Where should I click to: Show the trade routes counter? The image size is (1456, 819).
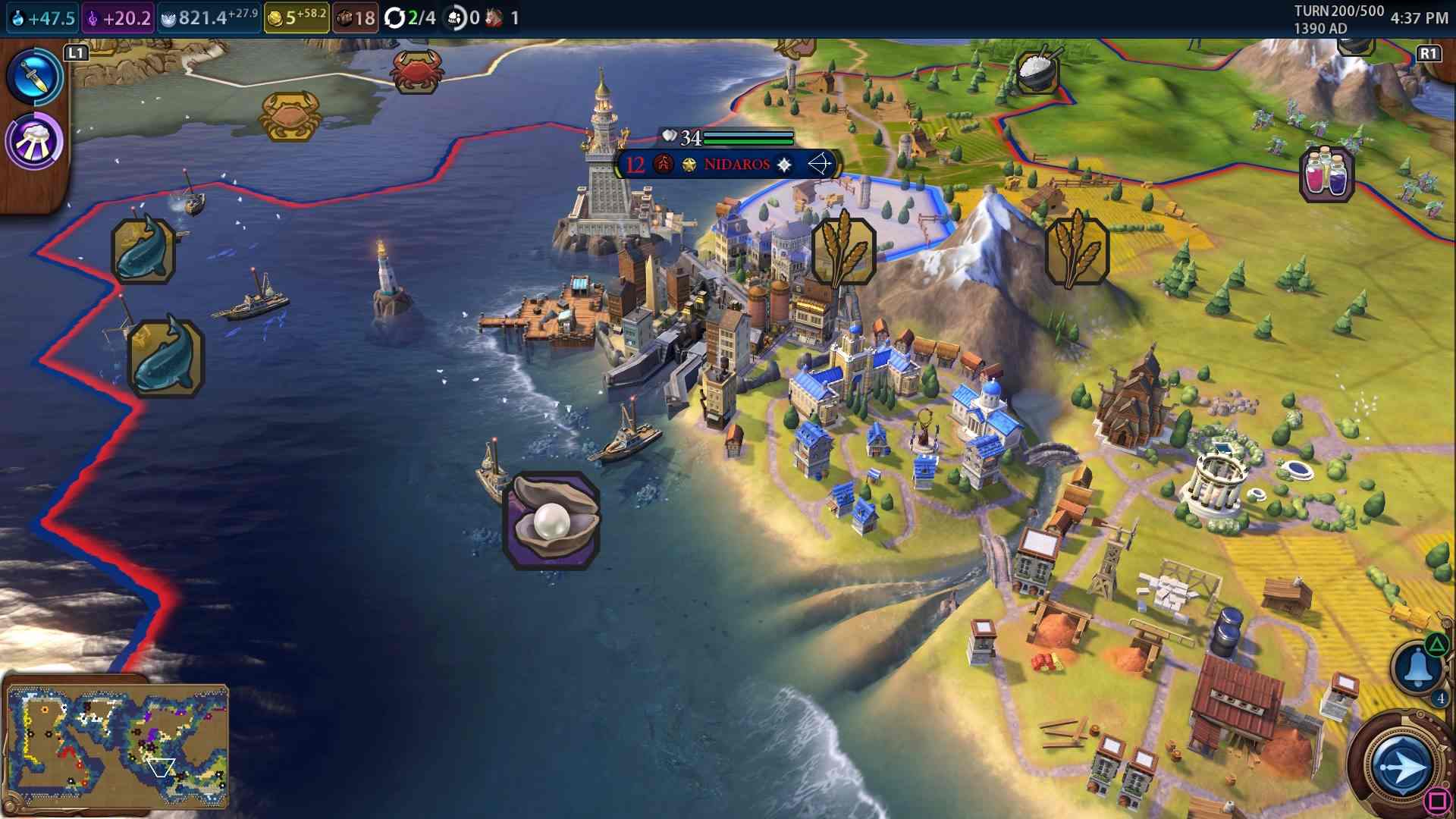click(x=410, y=17)
